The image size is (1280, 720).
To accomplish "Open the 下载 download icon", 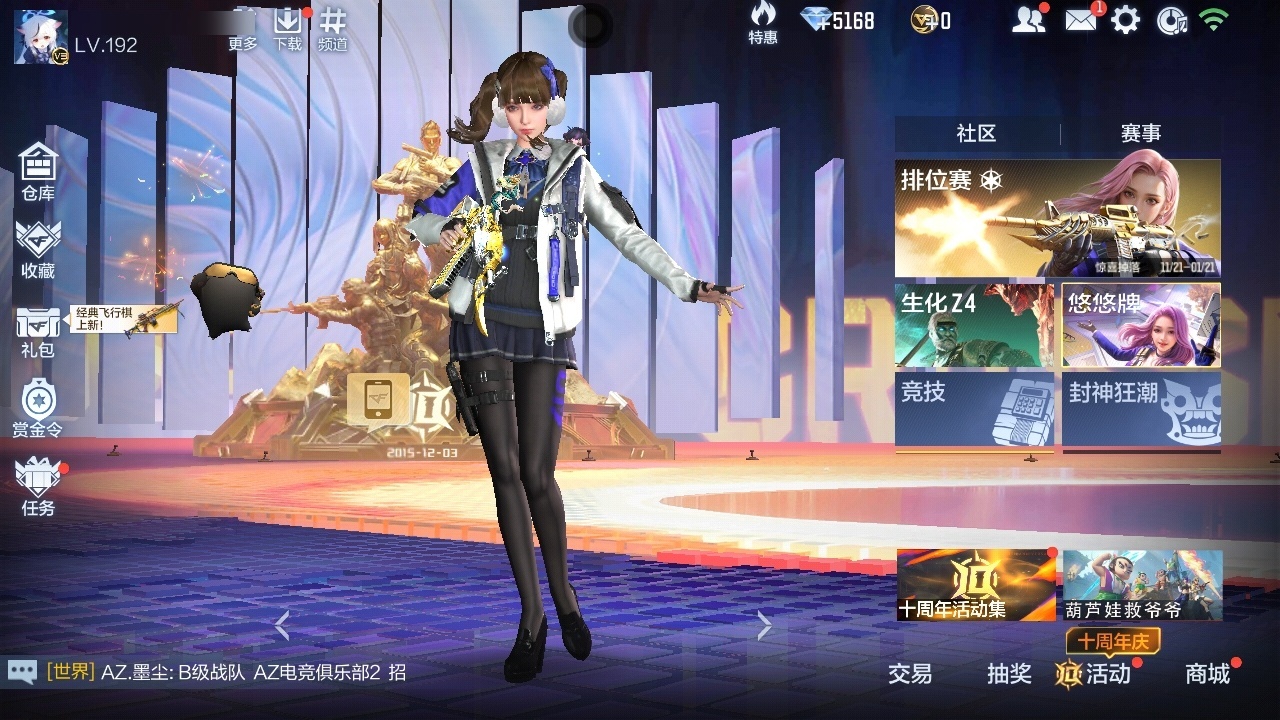I will point(288,28).
